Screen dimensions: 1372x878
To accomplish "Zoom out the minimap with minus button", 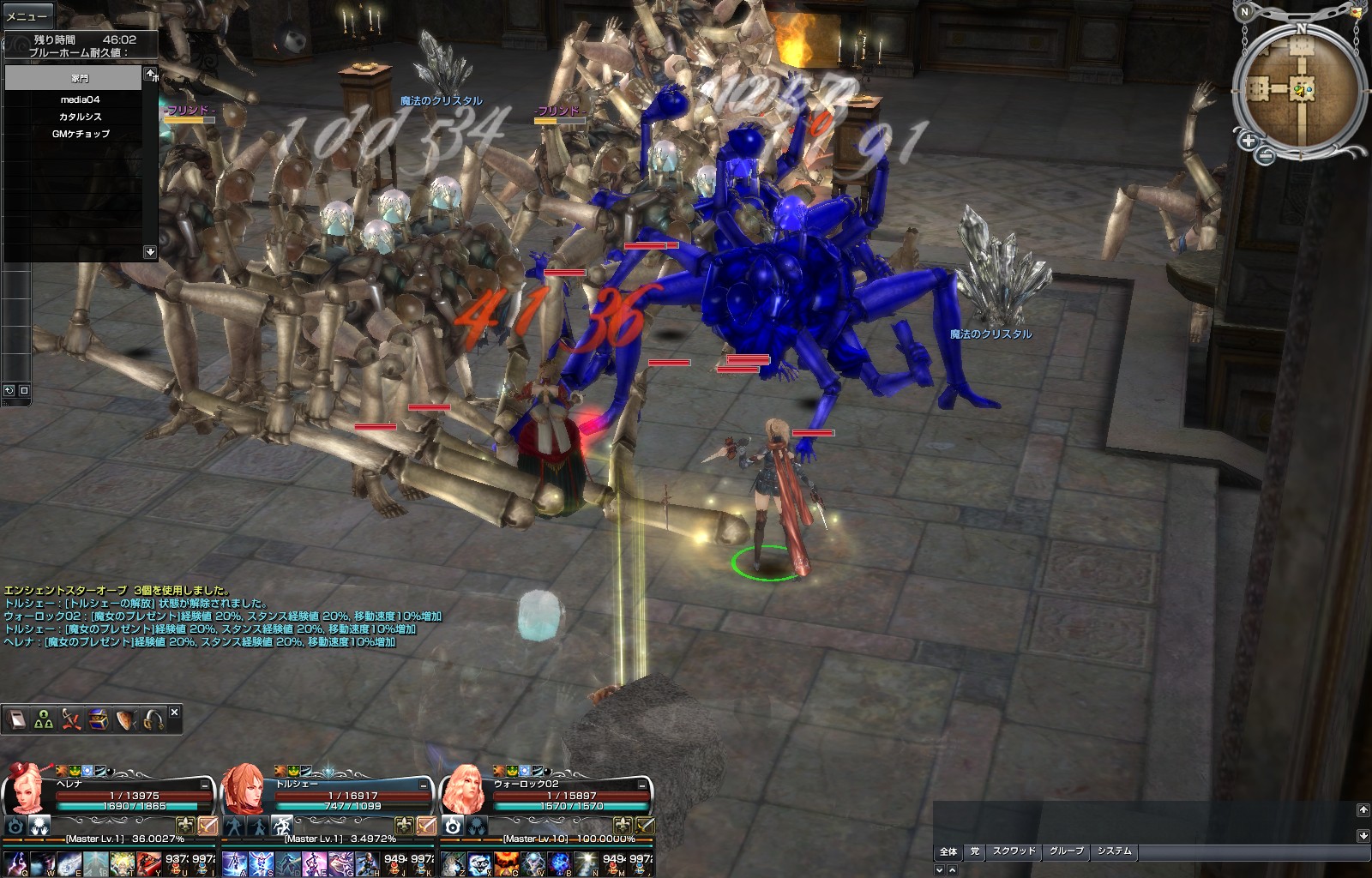I will click(x=1266, y=155).
